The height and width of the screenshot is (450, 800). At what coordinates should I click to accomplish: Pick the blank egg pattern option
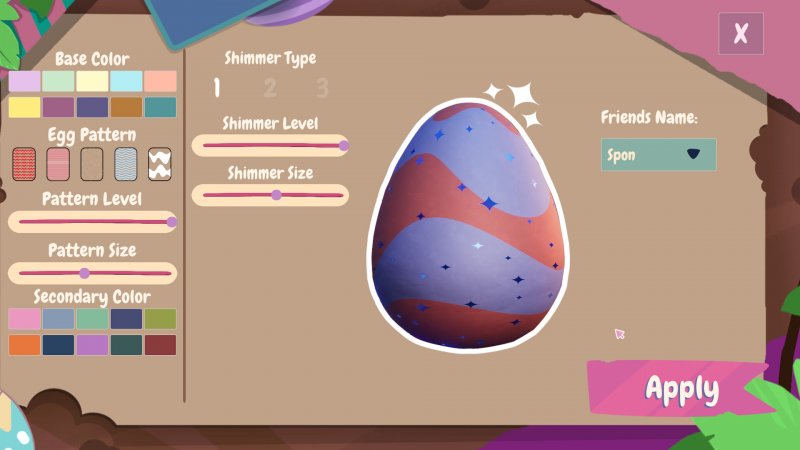[92, 162]
